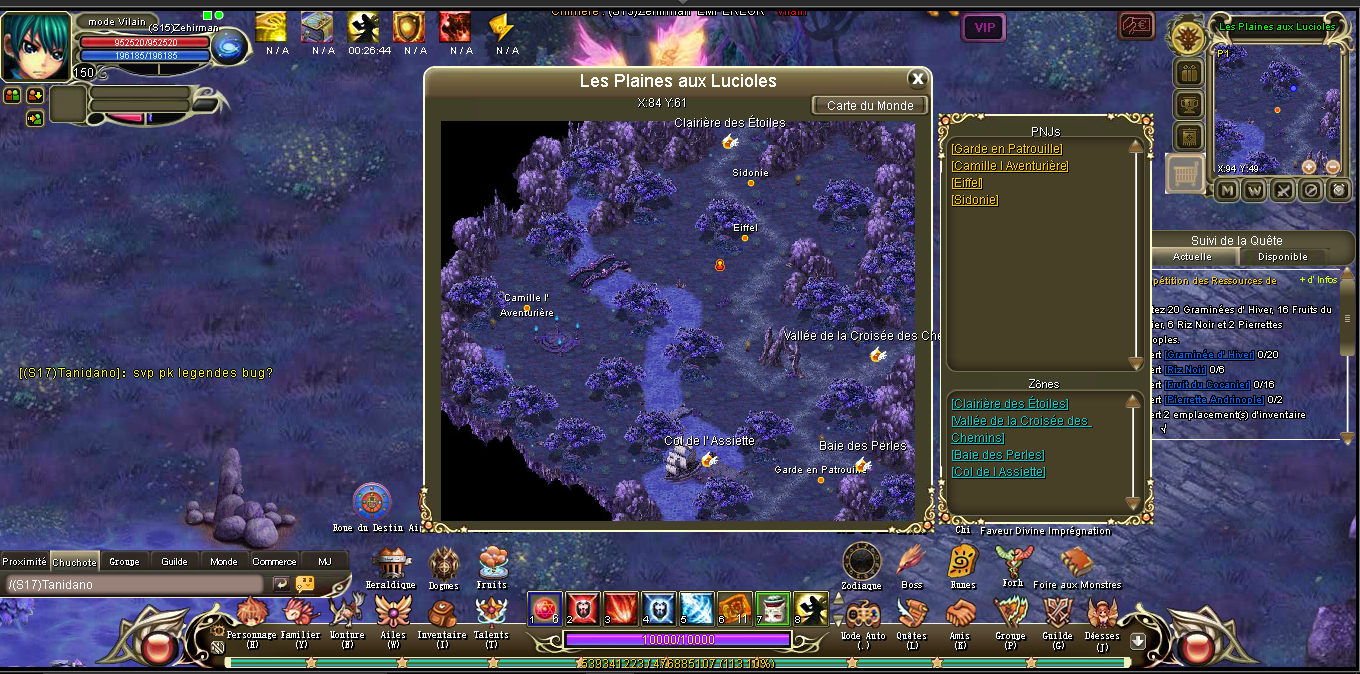Open the Quêtes menu icon
This screenshot has width=1360, height=674.
911,612
